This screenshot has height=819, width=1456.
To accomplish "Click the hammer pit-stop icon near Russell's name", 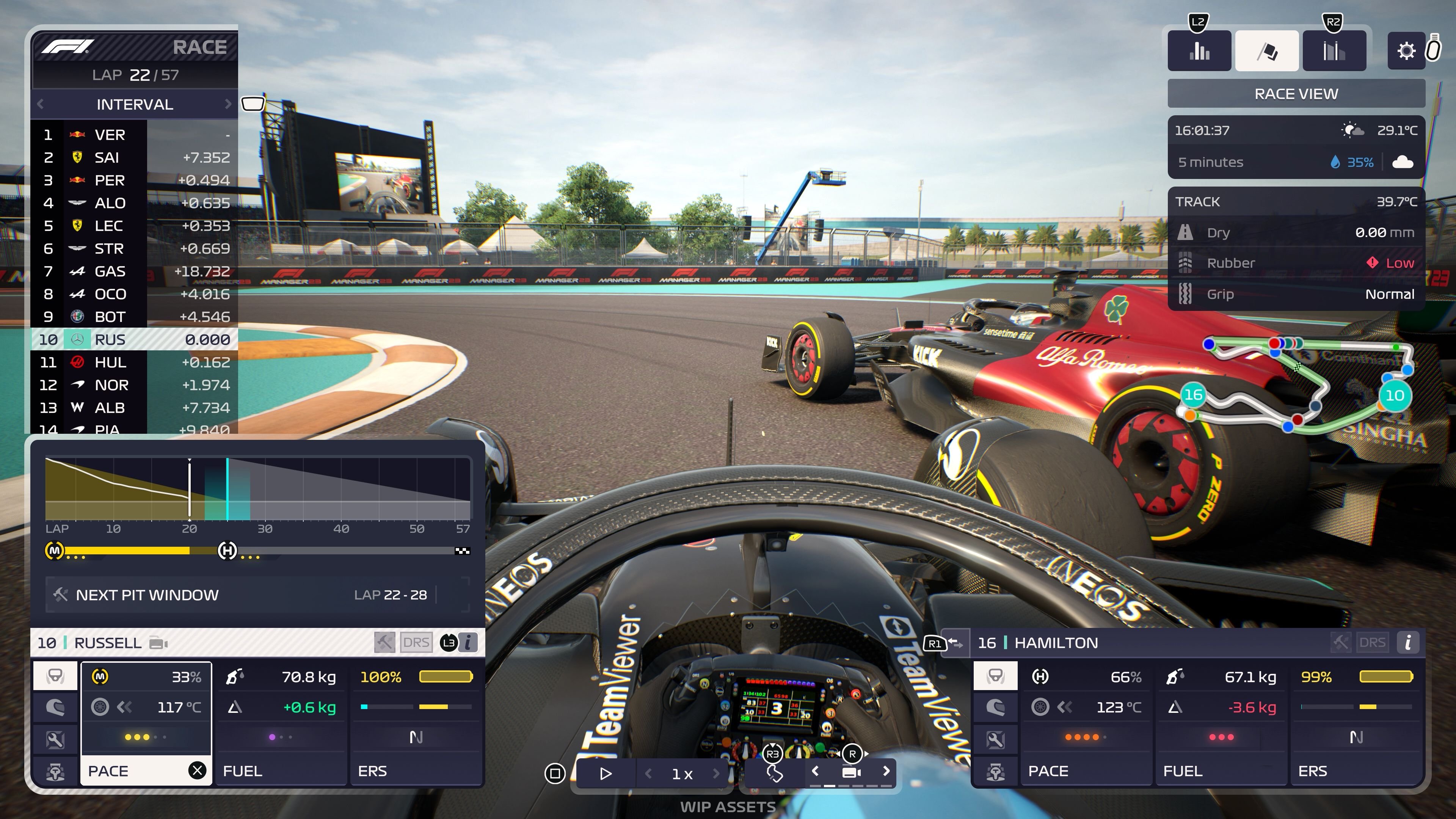I will [x=384, y=642].
